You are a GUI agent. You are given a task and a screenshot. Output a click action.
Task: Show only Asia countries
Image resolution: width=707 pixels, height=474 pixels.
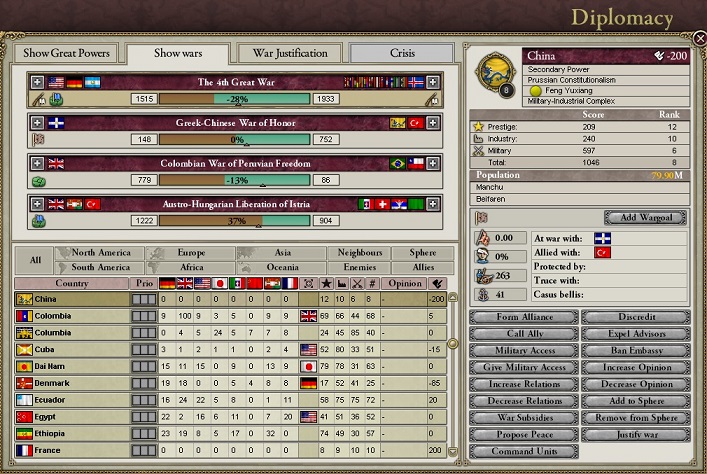pyautogui.click(x=283, y=253)
